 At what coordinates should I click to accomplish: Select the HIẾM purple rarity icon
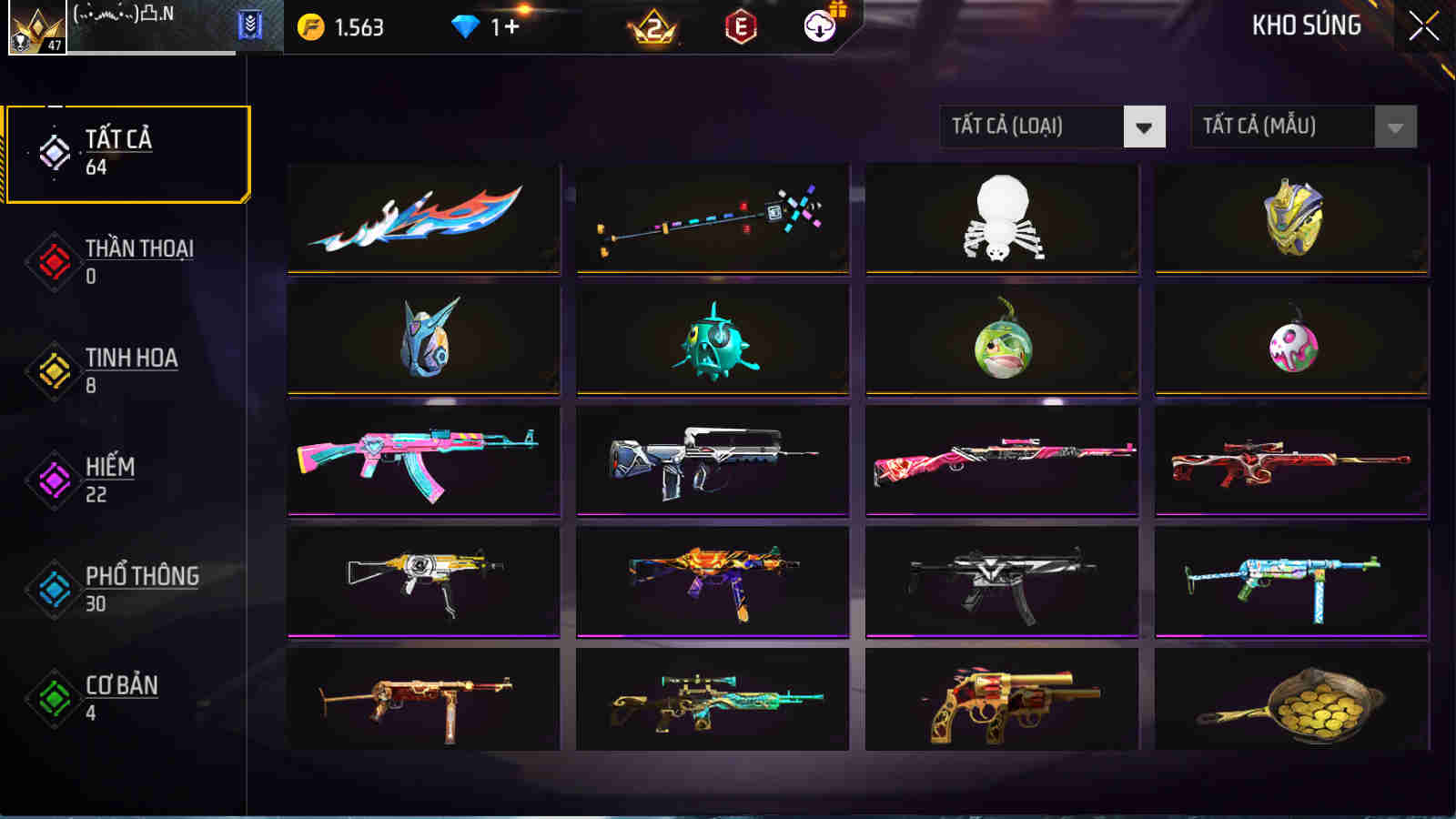(52, 478)
